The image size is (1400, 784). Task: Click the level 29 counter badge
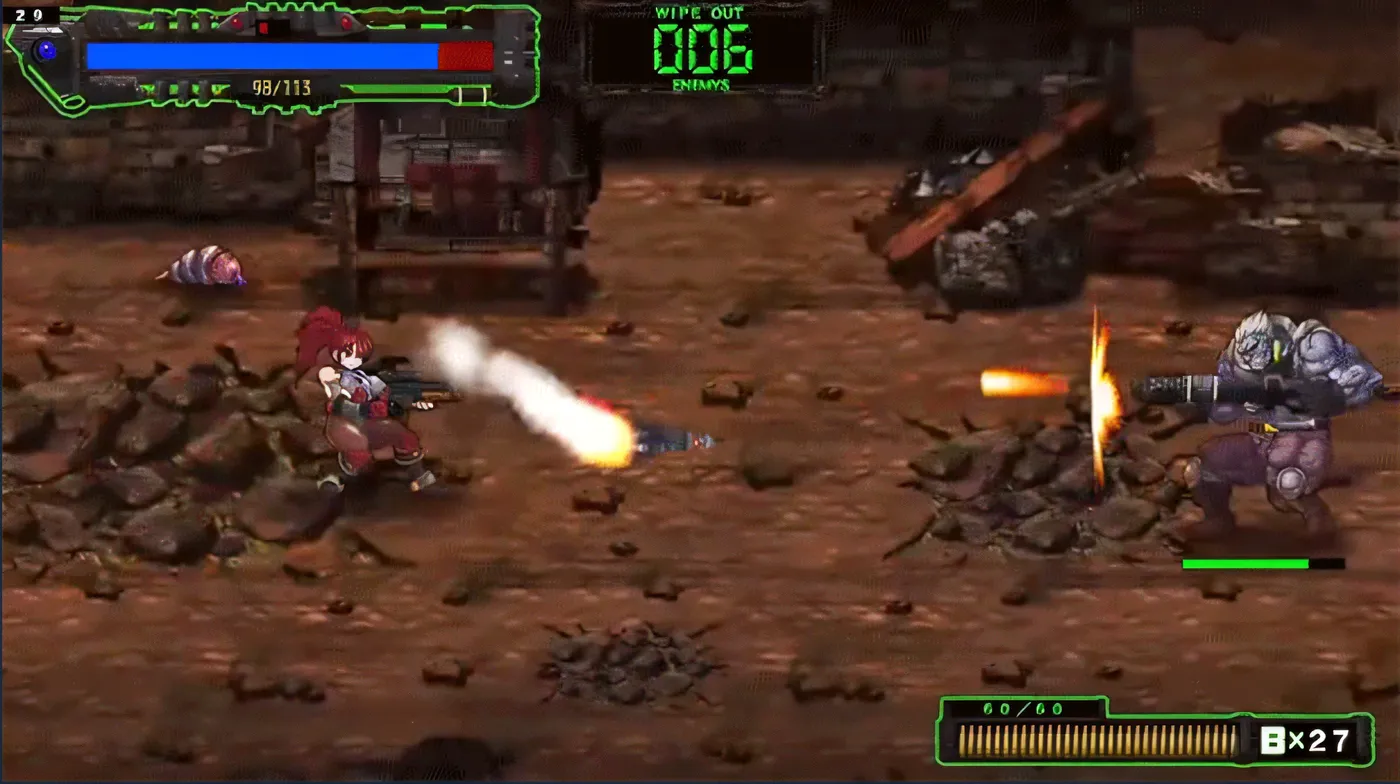27,15
